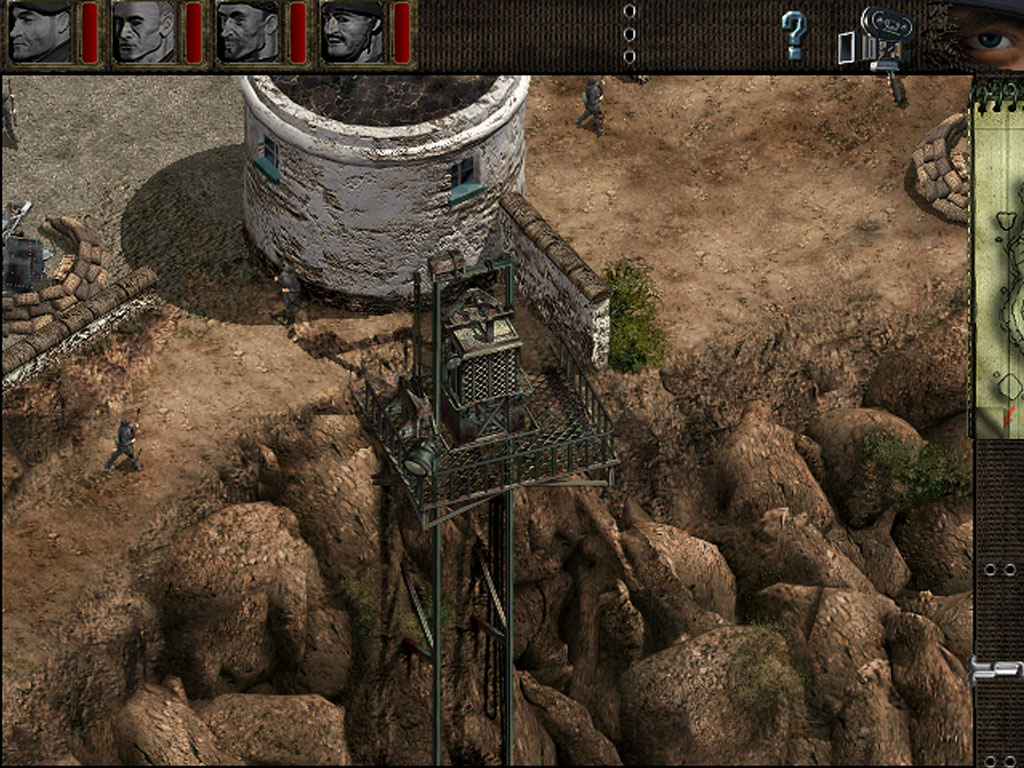Image resolution: width=1024 pixels, height=768 pixels.
Task: Open help with the question mark icon
Action: 794,35
